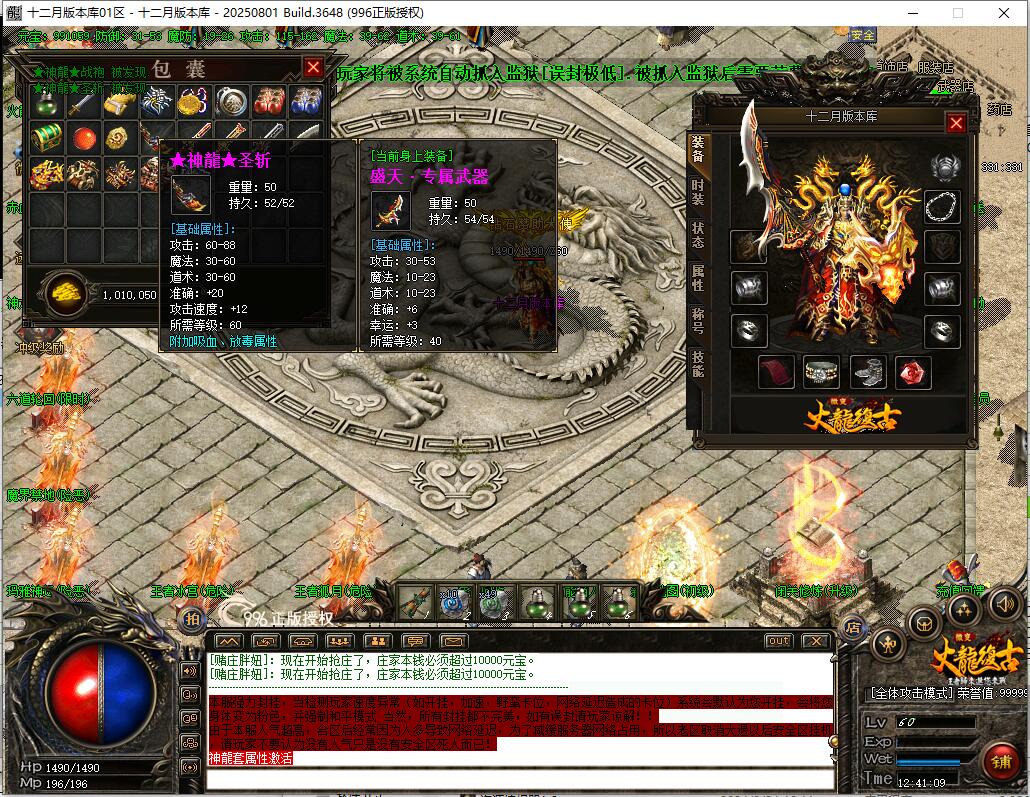
Task: Choose the blue potion bundle in bag
Action: pyautogui.click(x=305, y=103)
